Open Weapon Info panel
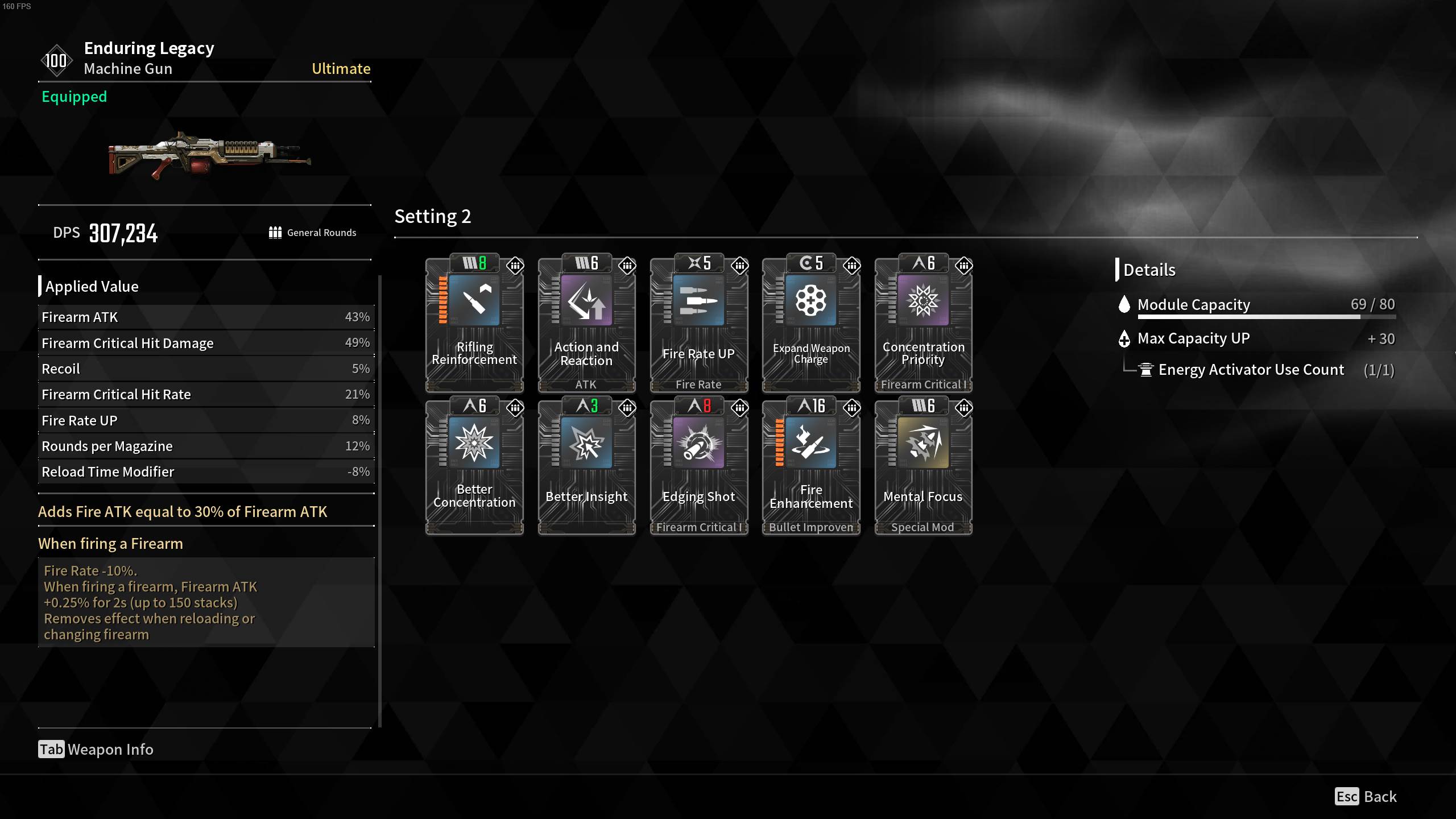Viewport: 1456px width, 819px height. (x=96, y=750)
